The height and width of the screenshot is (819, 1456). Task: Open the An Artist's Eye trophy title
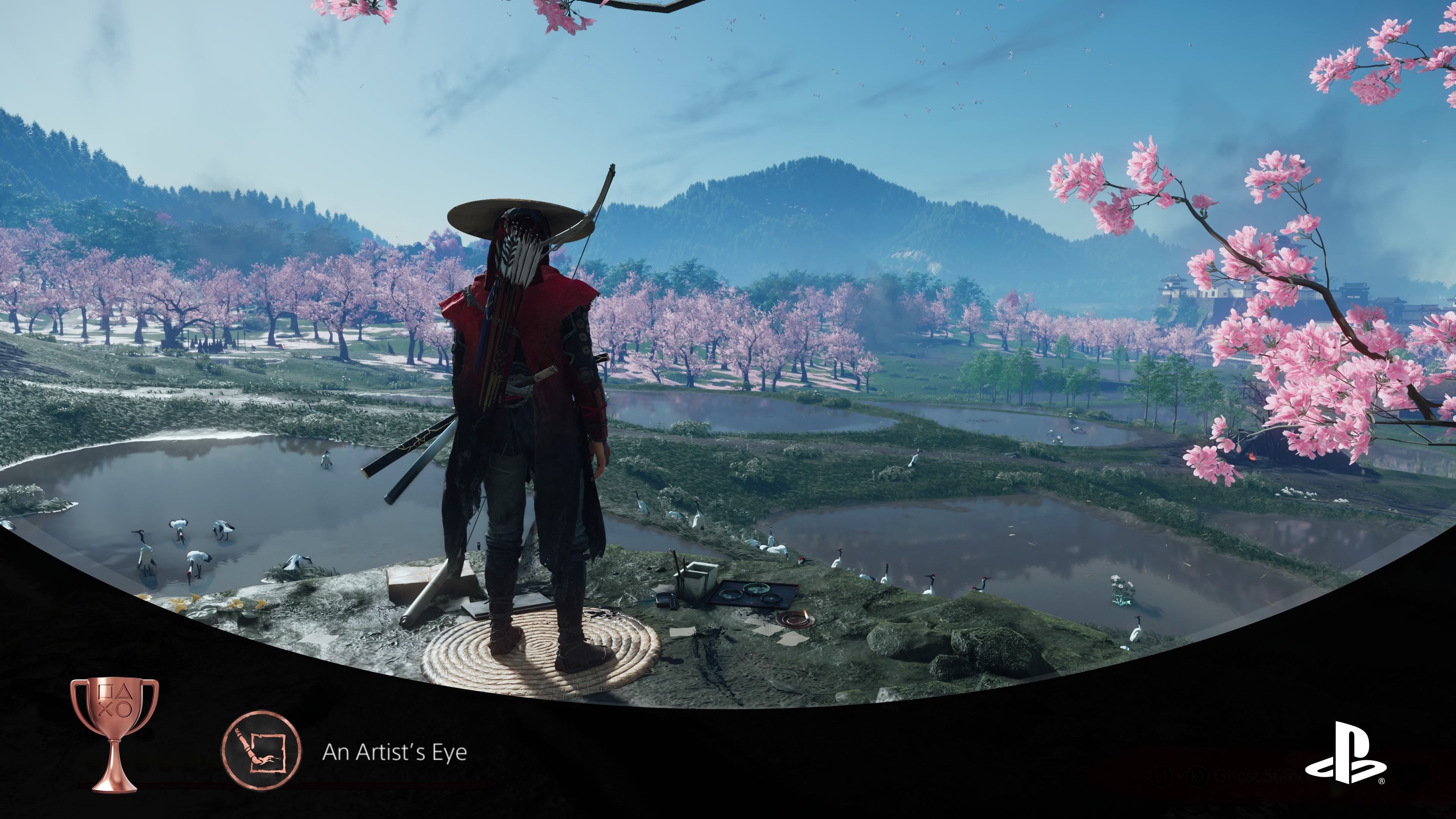(x=394, y=752)
